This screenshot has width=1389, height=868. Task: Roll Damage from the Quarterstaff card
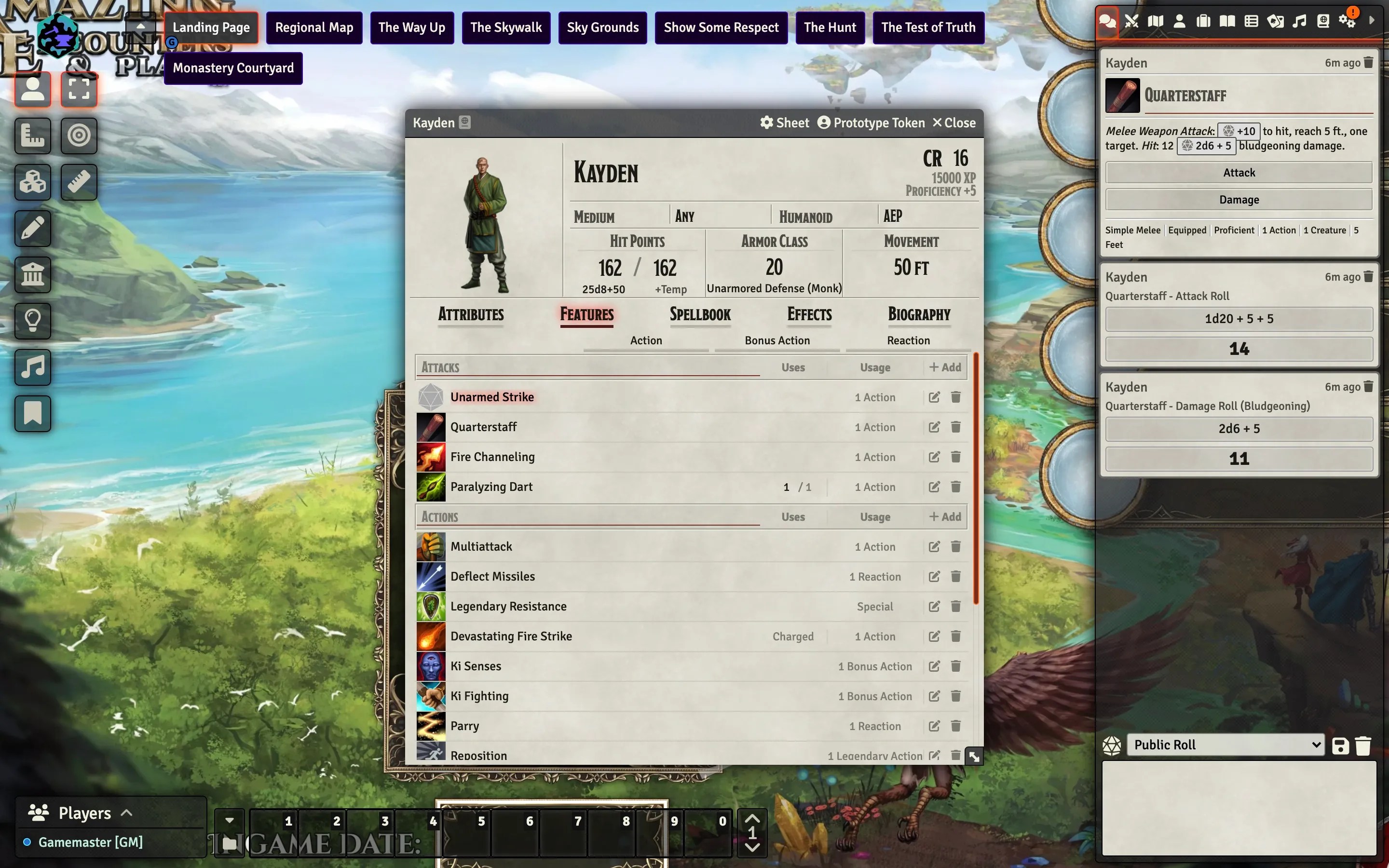[1238, 199]
